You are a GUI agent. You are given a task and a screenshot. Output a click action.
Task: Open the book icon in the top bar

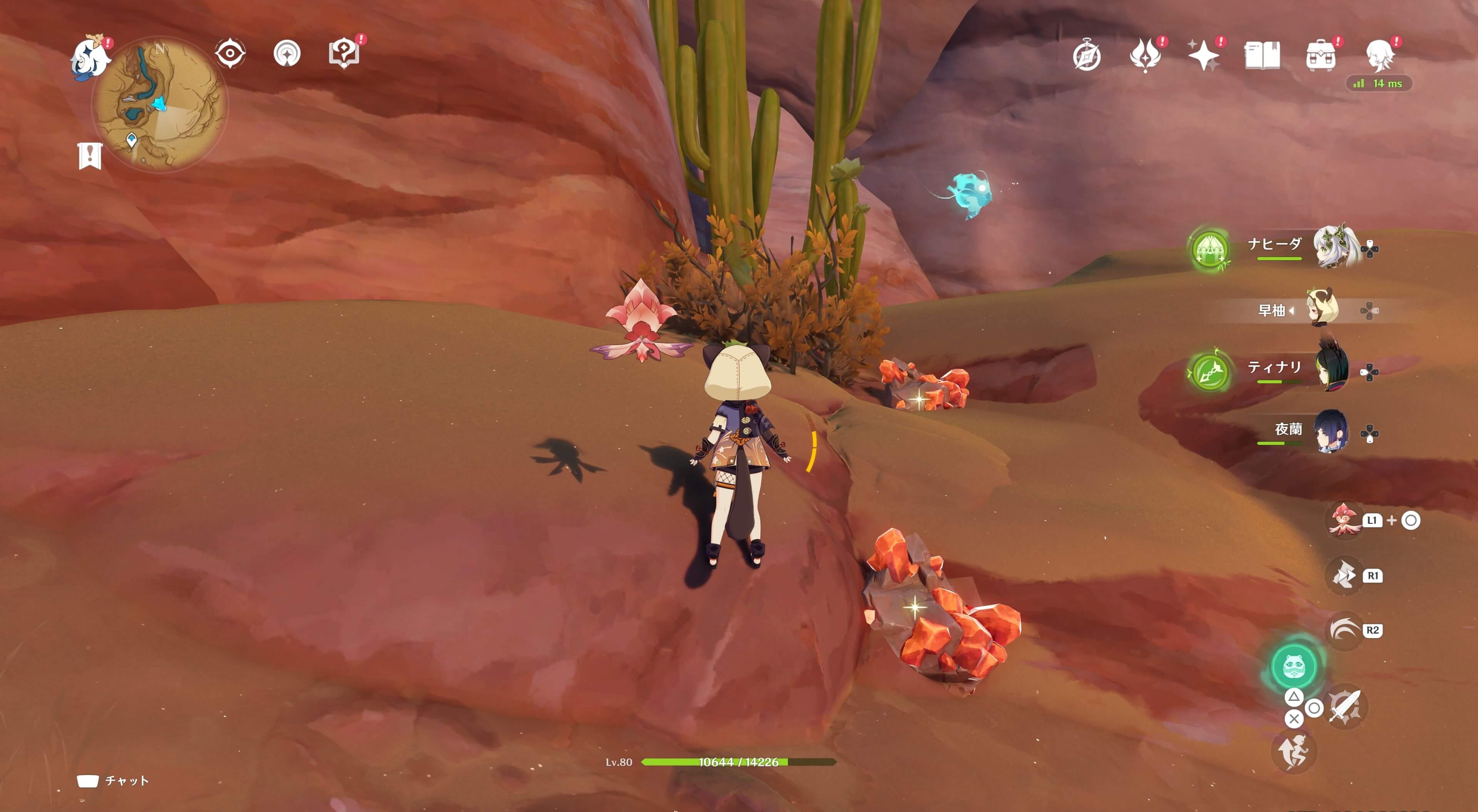point(1262,56)
